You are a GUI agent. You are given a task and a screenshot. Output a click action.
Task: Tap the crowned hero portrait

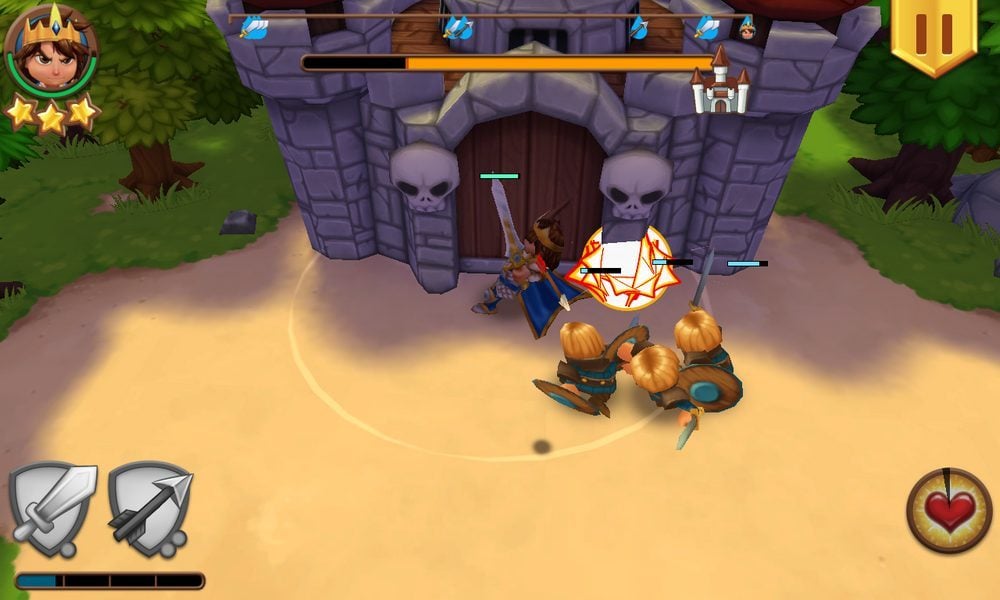(x=50, y=50)
